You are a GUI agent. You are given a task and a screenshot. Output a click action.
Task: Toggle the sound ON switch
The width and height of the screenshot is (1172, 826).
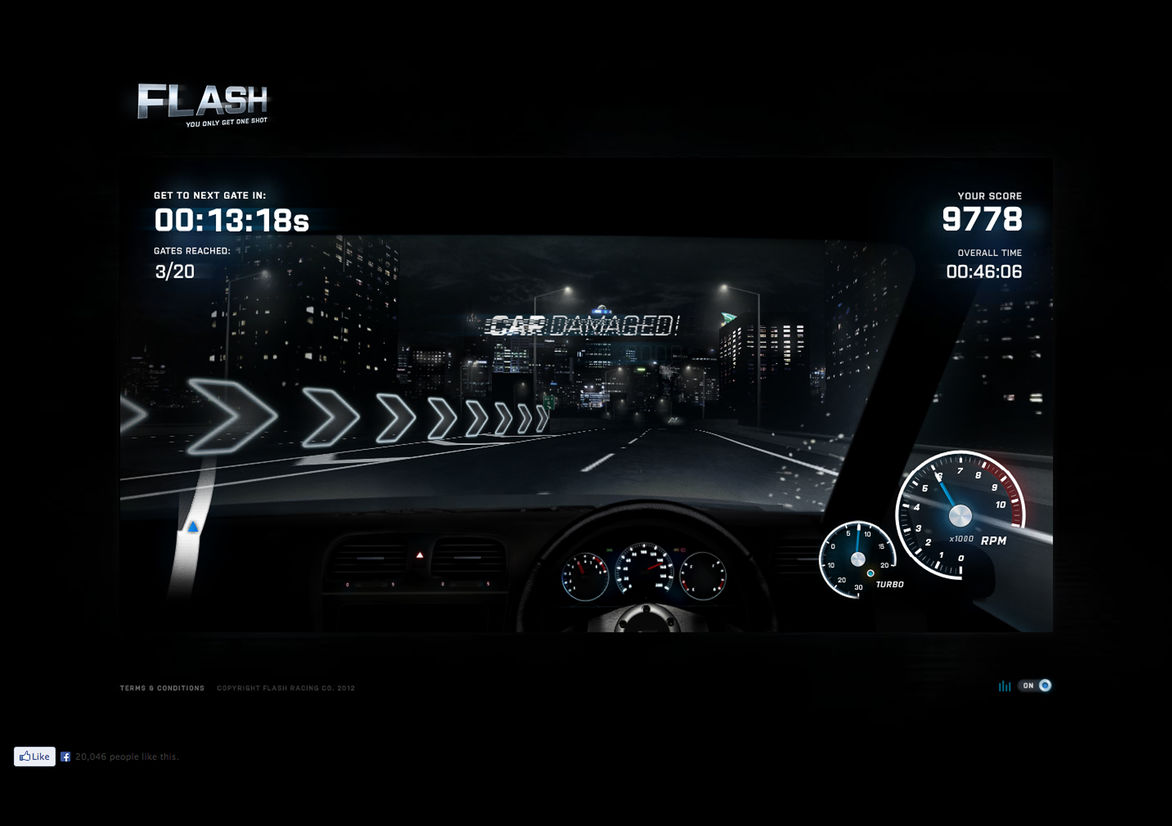click(1035, 686)
